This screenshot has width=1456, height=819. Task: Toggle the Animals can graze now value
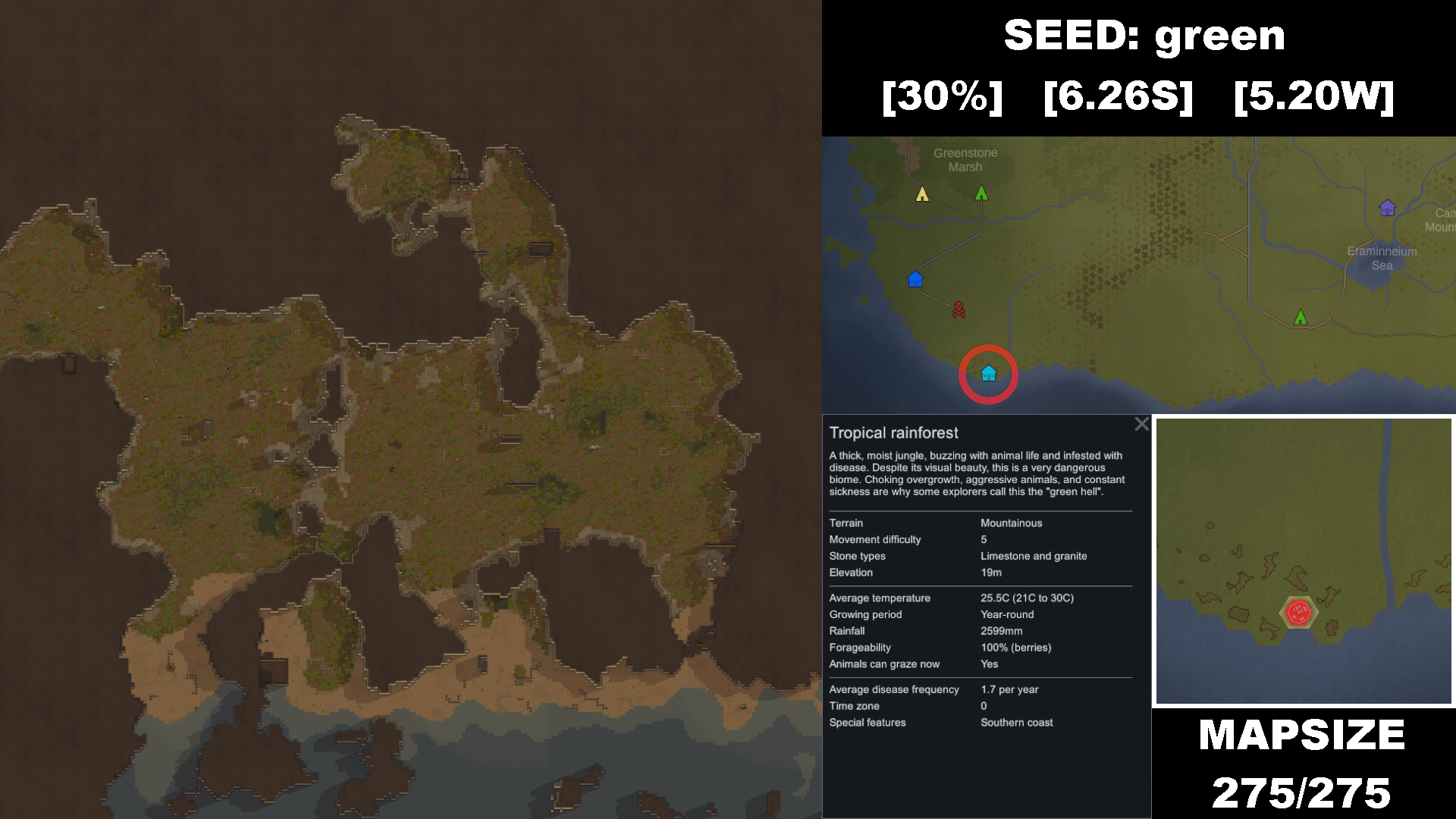click(x=990, y=664)
